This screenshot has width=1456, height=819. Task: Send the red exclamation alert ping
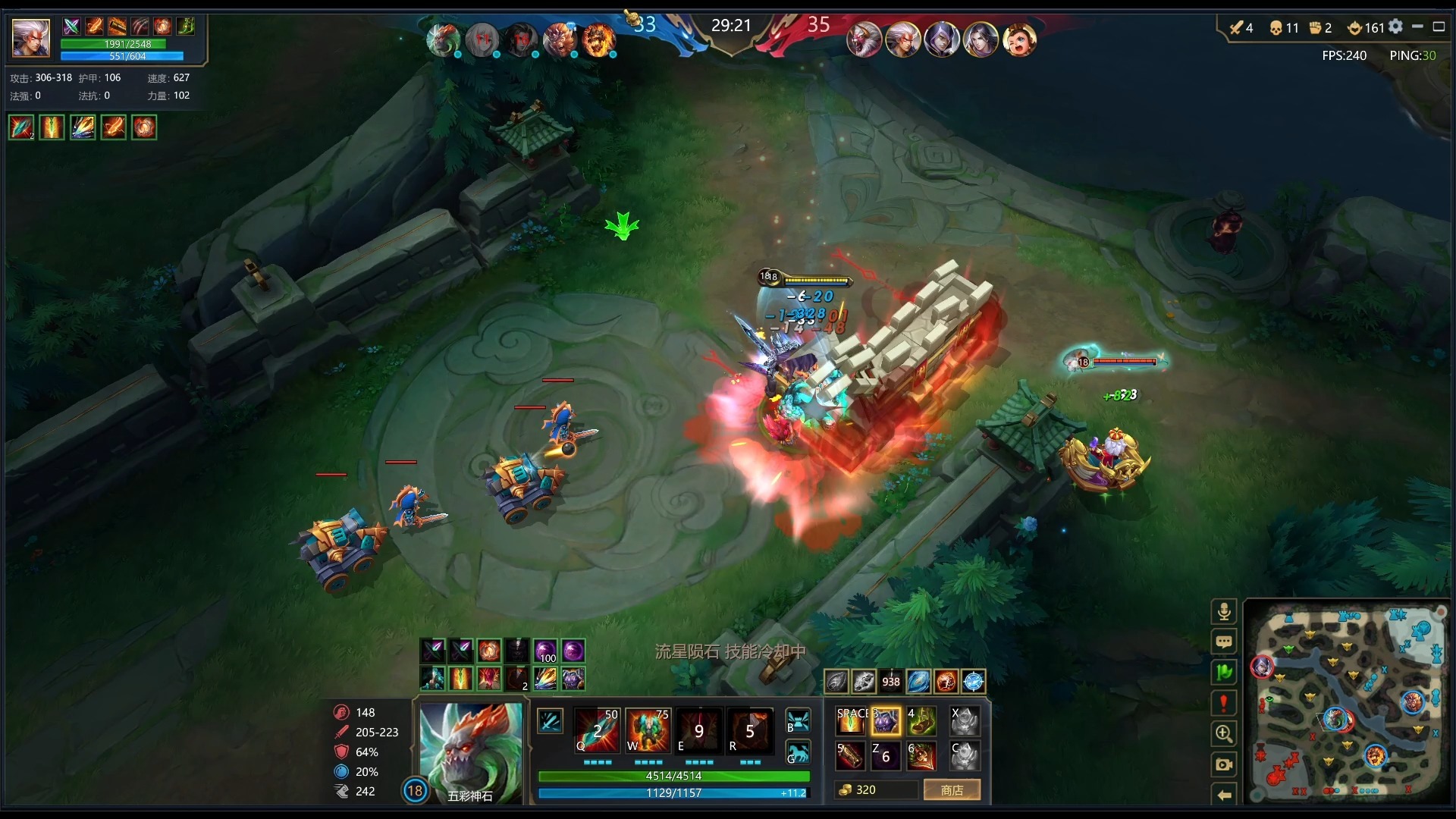(1223, 703)
